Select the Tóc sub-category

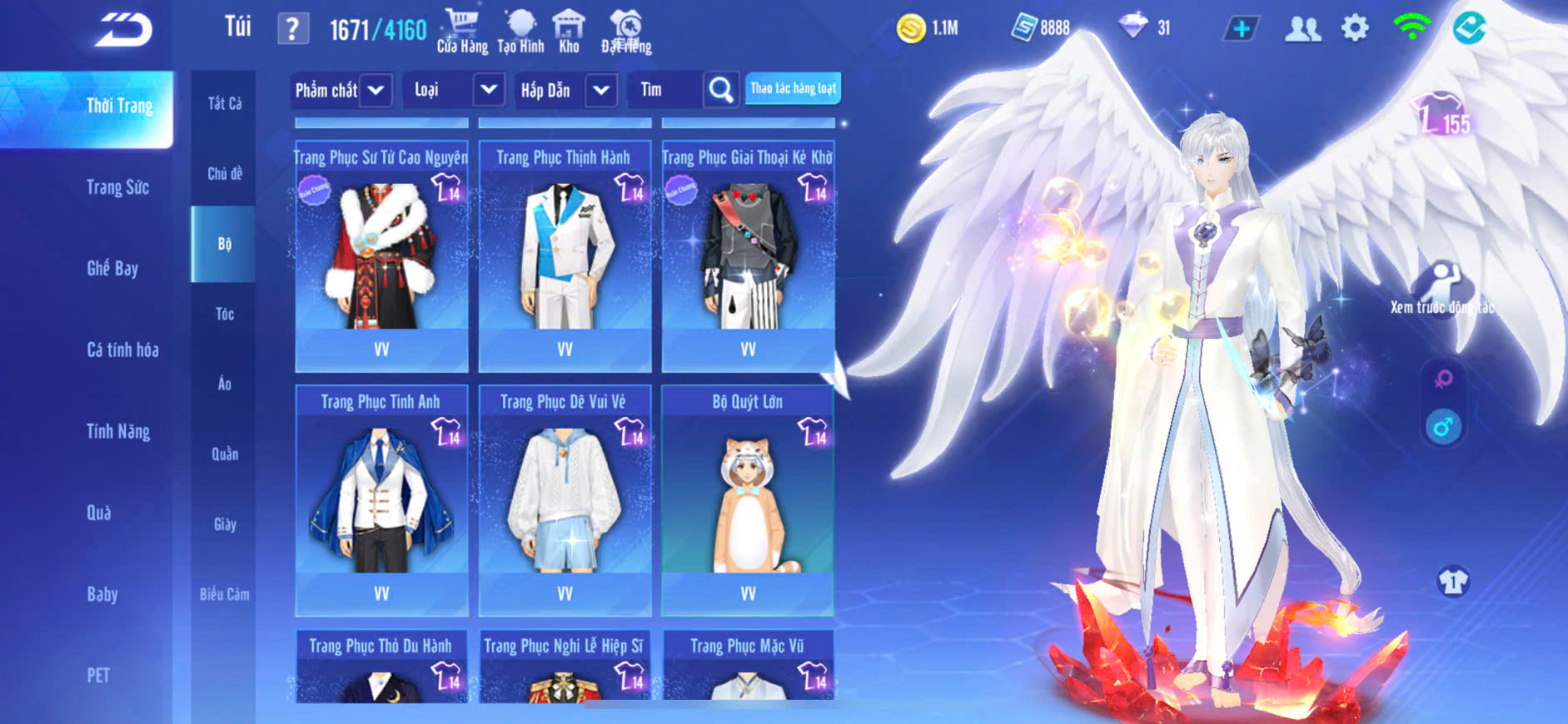coord(224,314)
